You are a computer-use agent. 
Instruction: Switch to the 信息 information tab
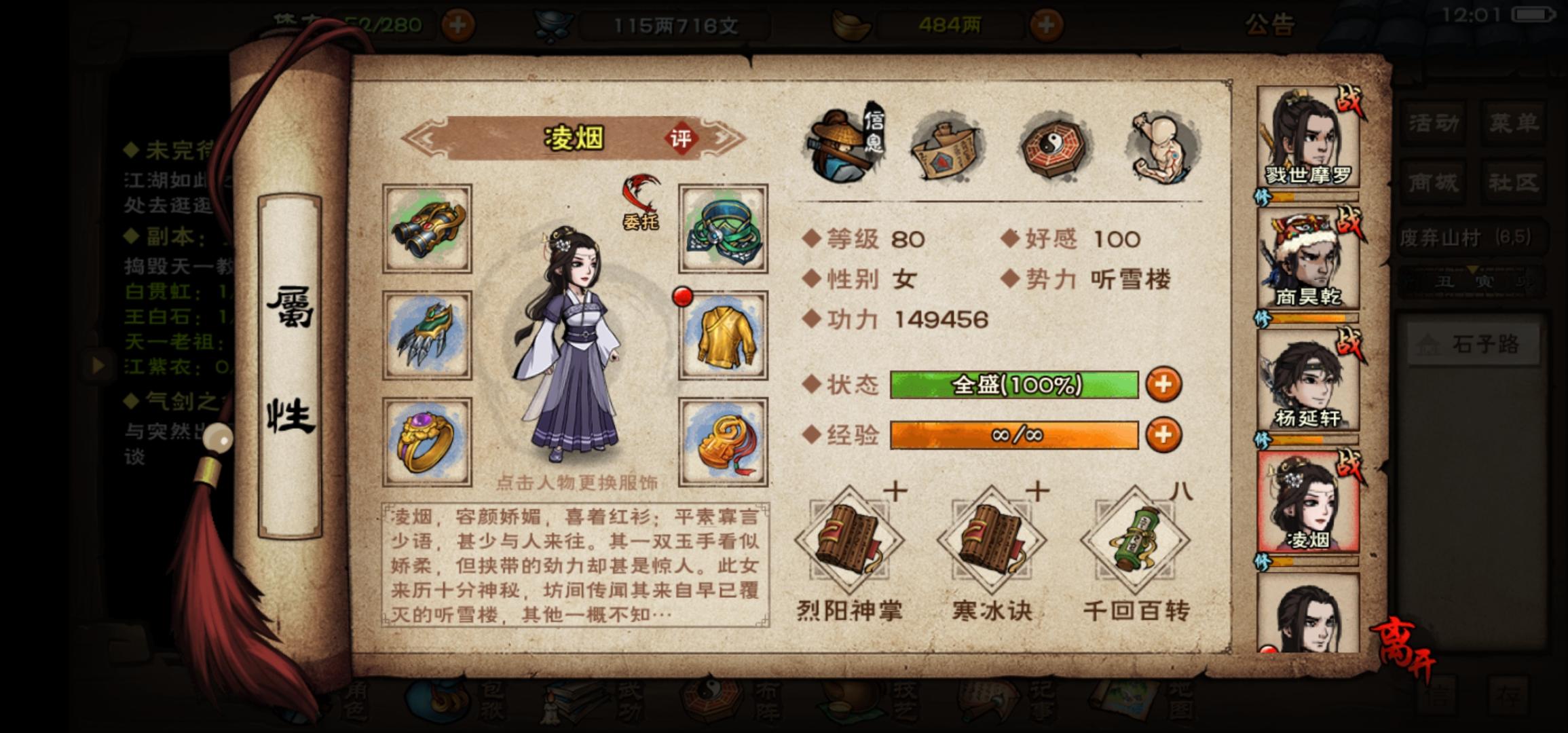[x=845, y=143]
